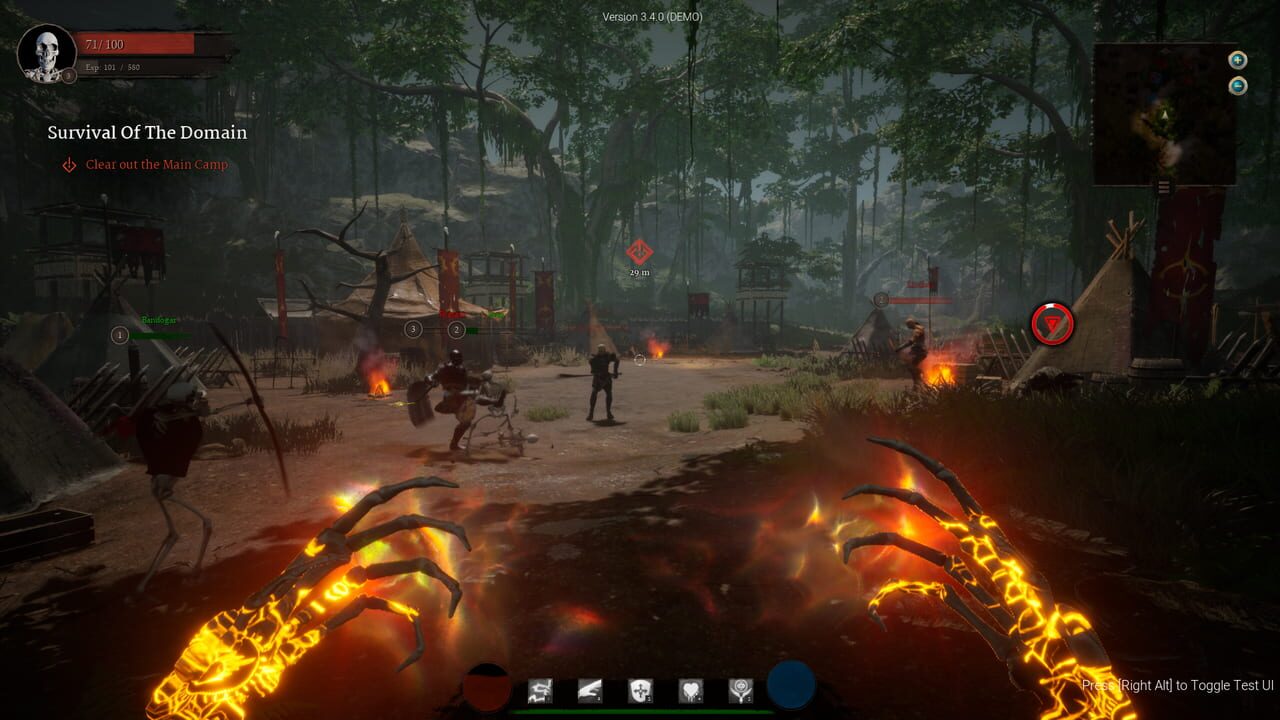
Task: Select the red objective diamond marker showing 29 m
Action: point(638,252)
